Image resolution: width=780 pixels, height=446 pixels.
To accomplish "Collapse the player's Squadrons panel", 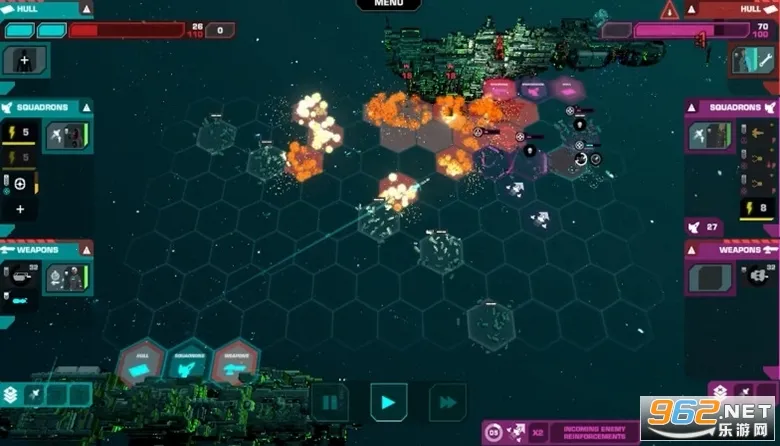I will 86,107.
